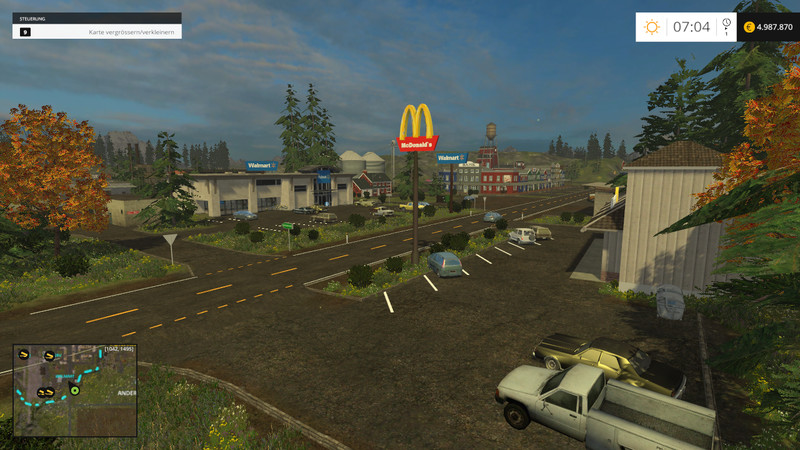Click the time-scale clock icon
Screen dimensions: 800x450
coord(726,23)
